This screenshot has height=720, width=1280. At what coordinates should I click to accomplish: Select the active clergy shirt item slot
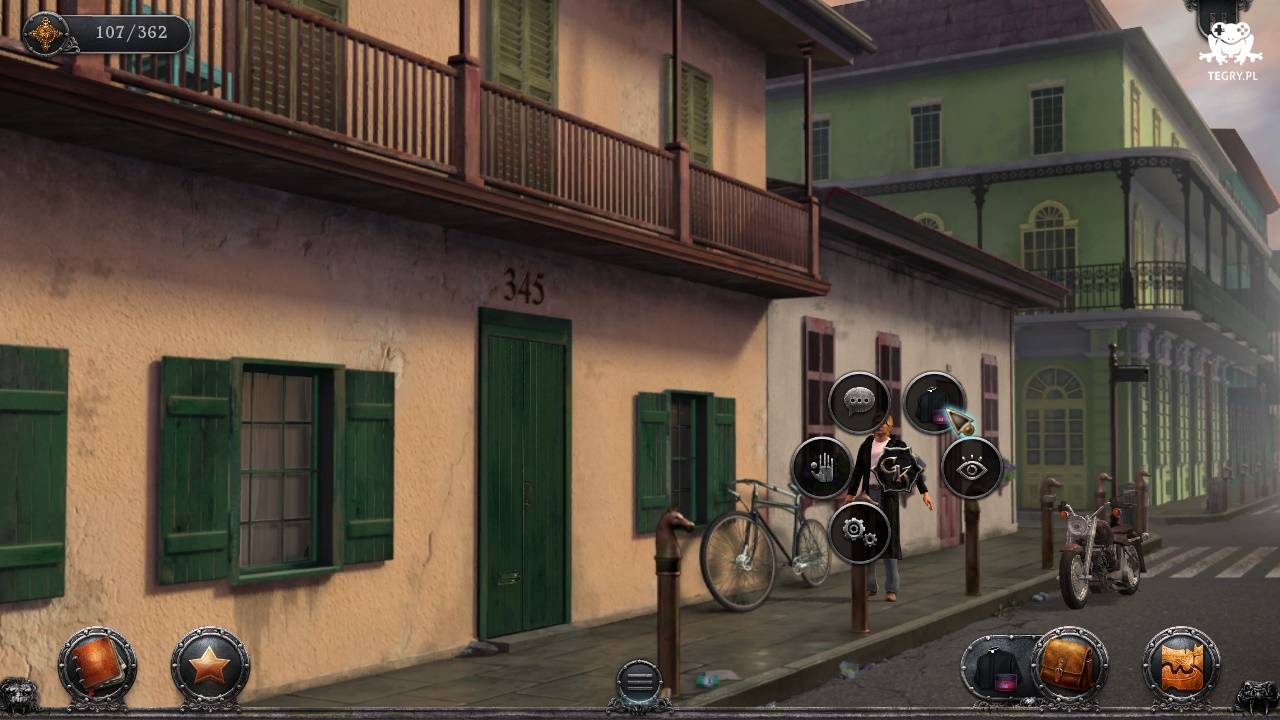point(997,668)
